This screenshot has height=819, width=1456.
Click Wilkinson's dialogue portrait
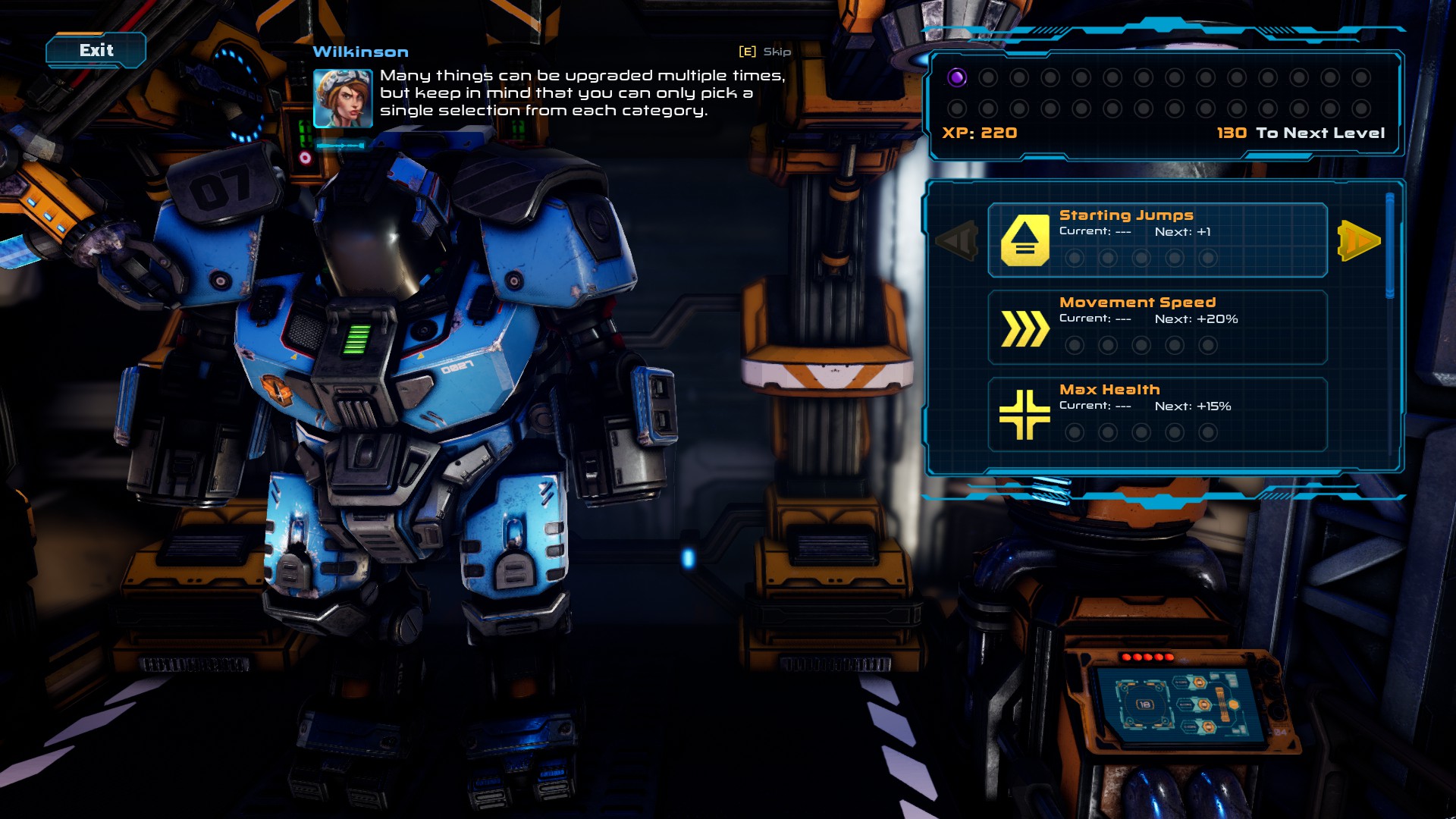[343, 99]
